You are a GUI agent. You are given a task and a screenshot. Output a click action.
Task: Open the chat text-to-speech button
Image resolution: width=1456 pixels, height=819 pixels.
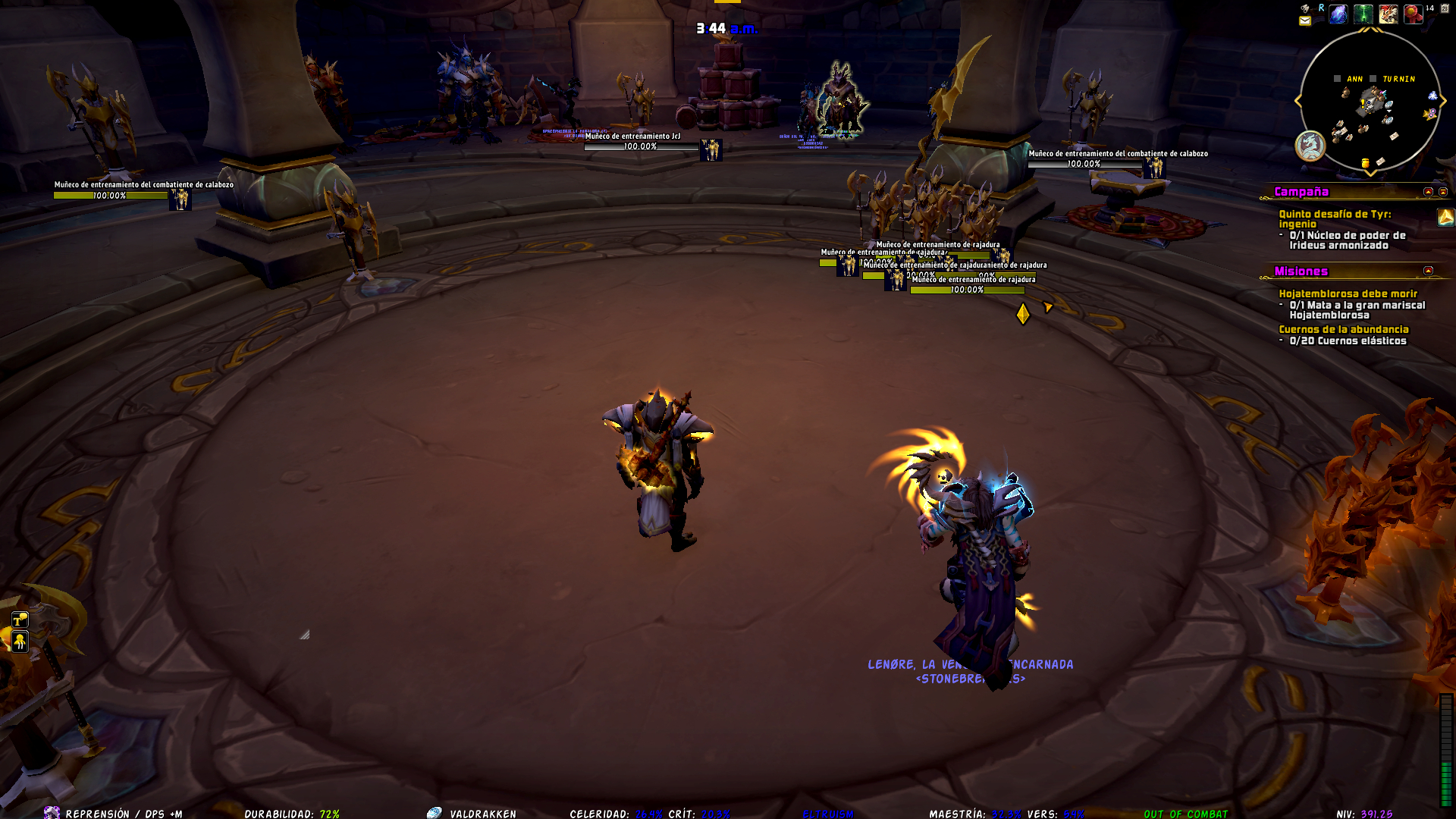coord(20,620)
